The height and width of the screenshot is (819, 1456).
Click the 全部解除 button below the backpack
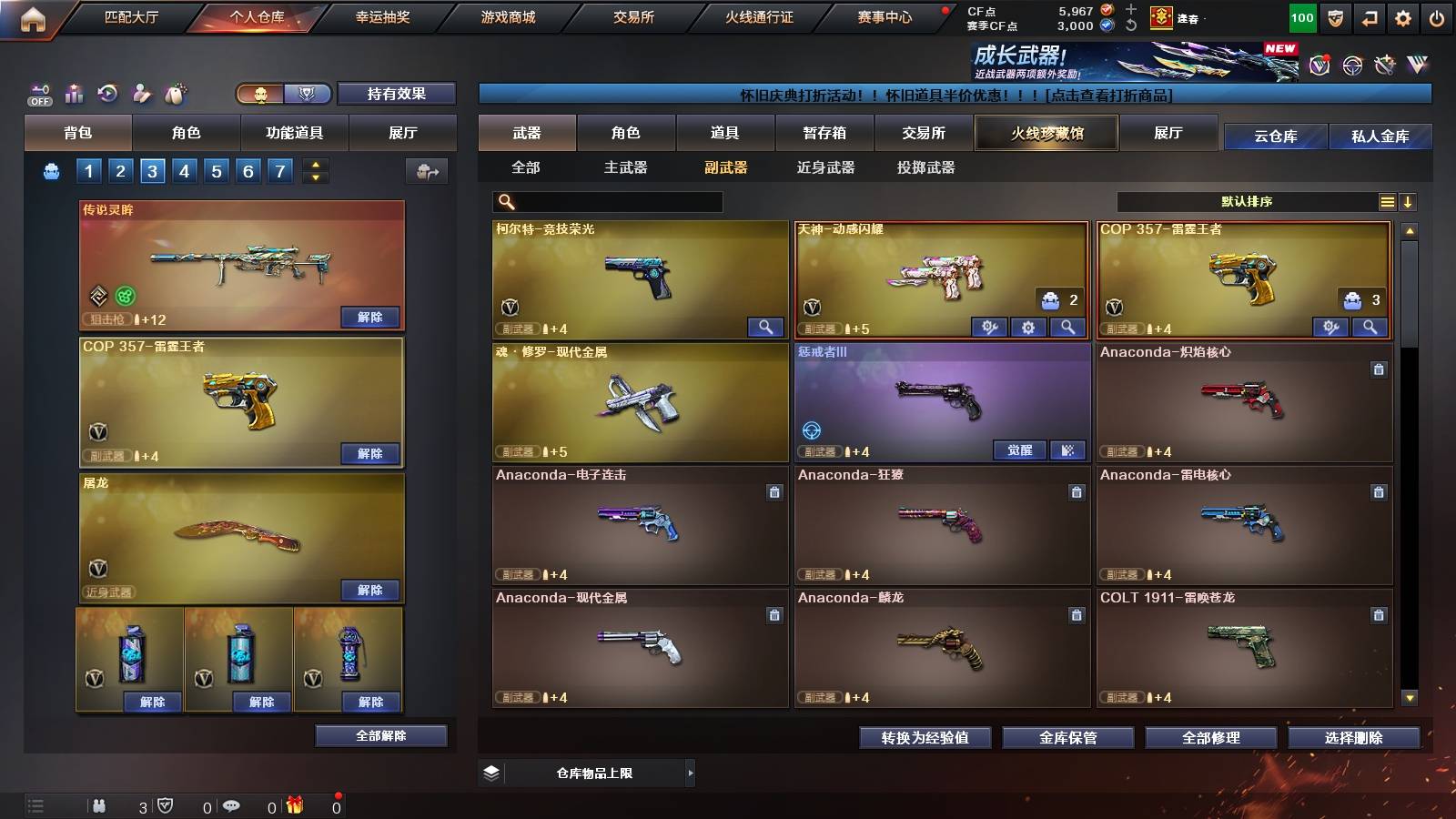(x=379, y=735)
